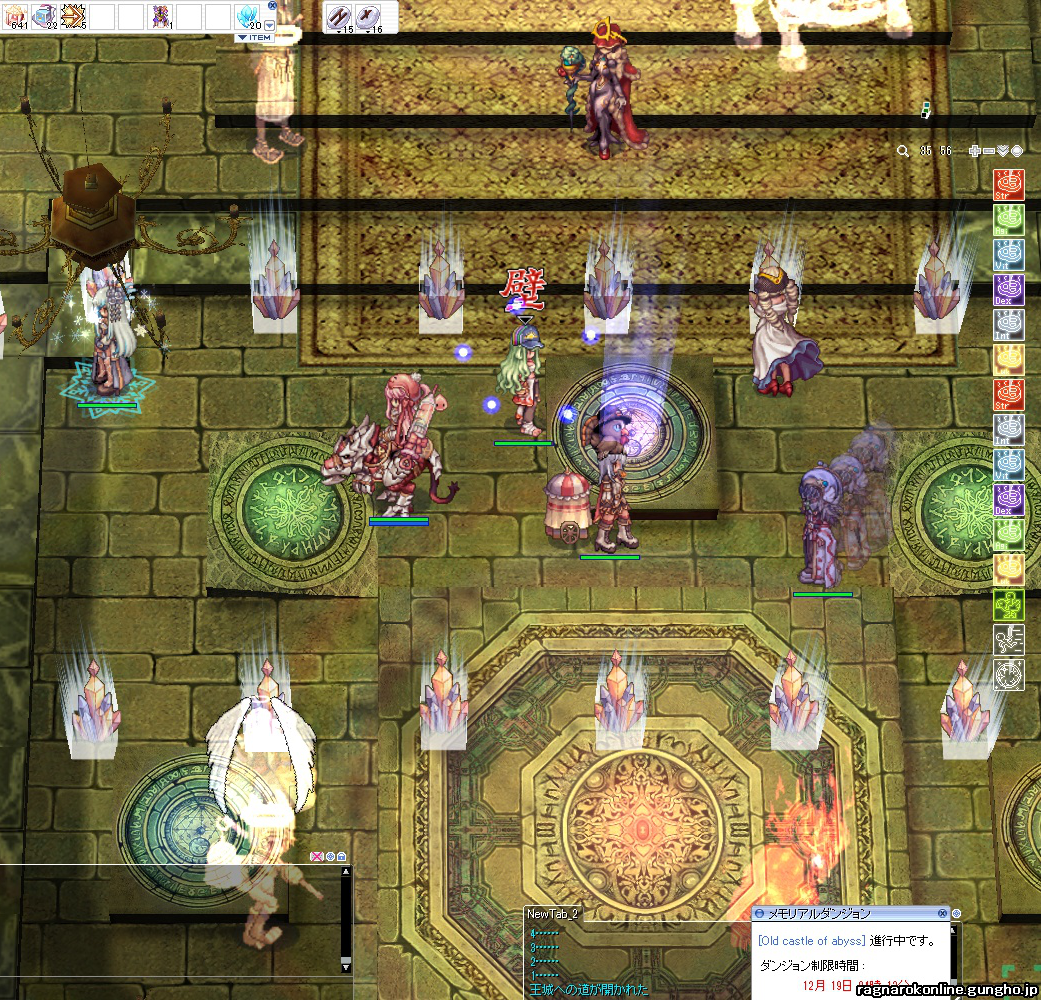
Task: Use the popcorn box item with 641 count
Action: 18,16
